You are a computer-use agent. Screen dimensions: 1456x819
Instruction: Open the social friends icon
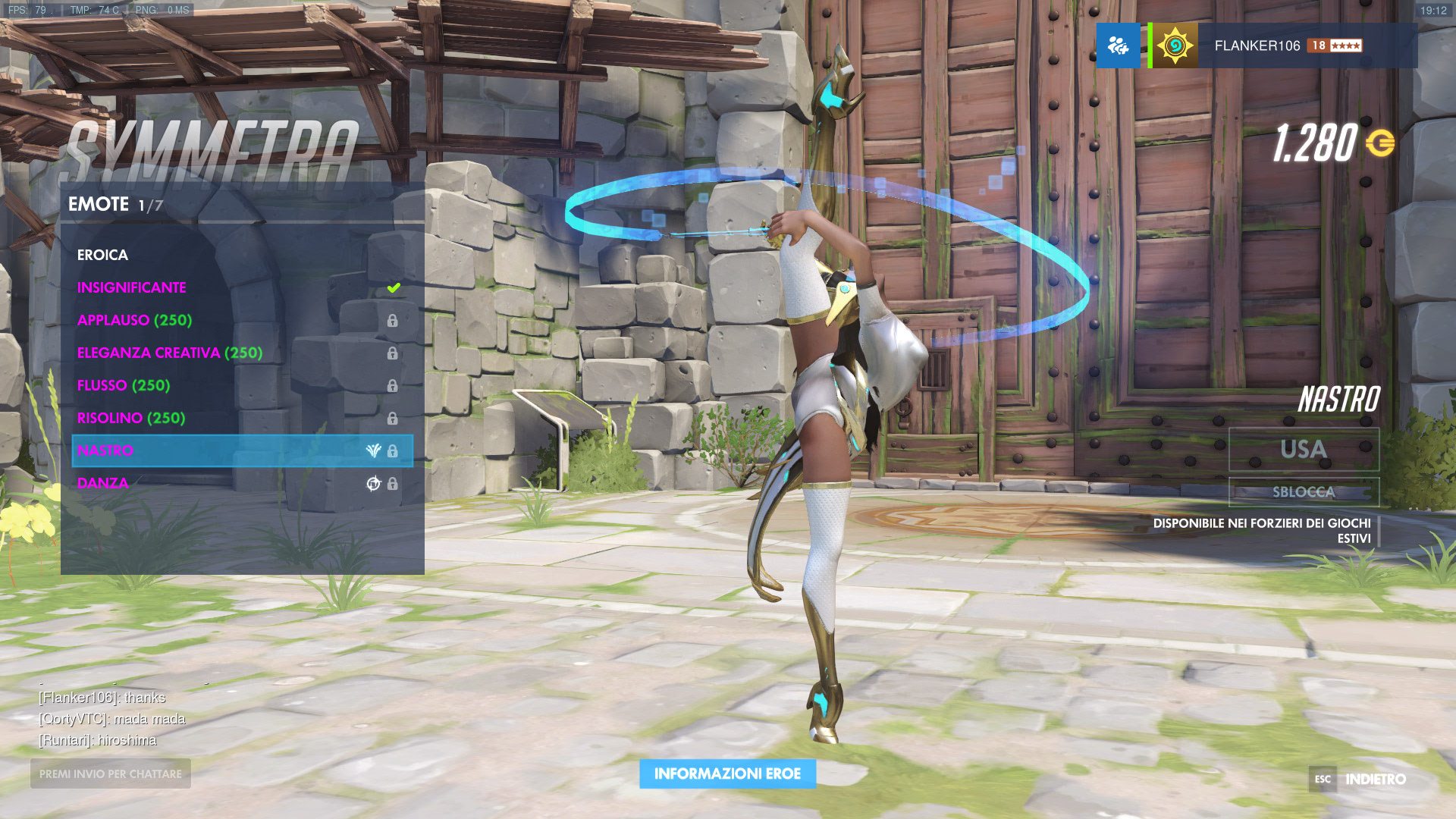click(x=1118, y=45)
